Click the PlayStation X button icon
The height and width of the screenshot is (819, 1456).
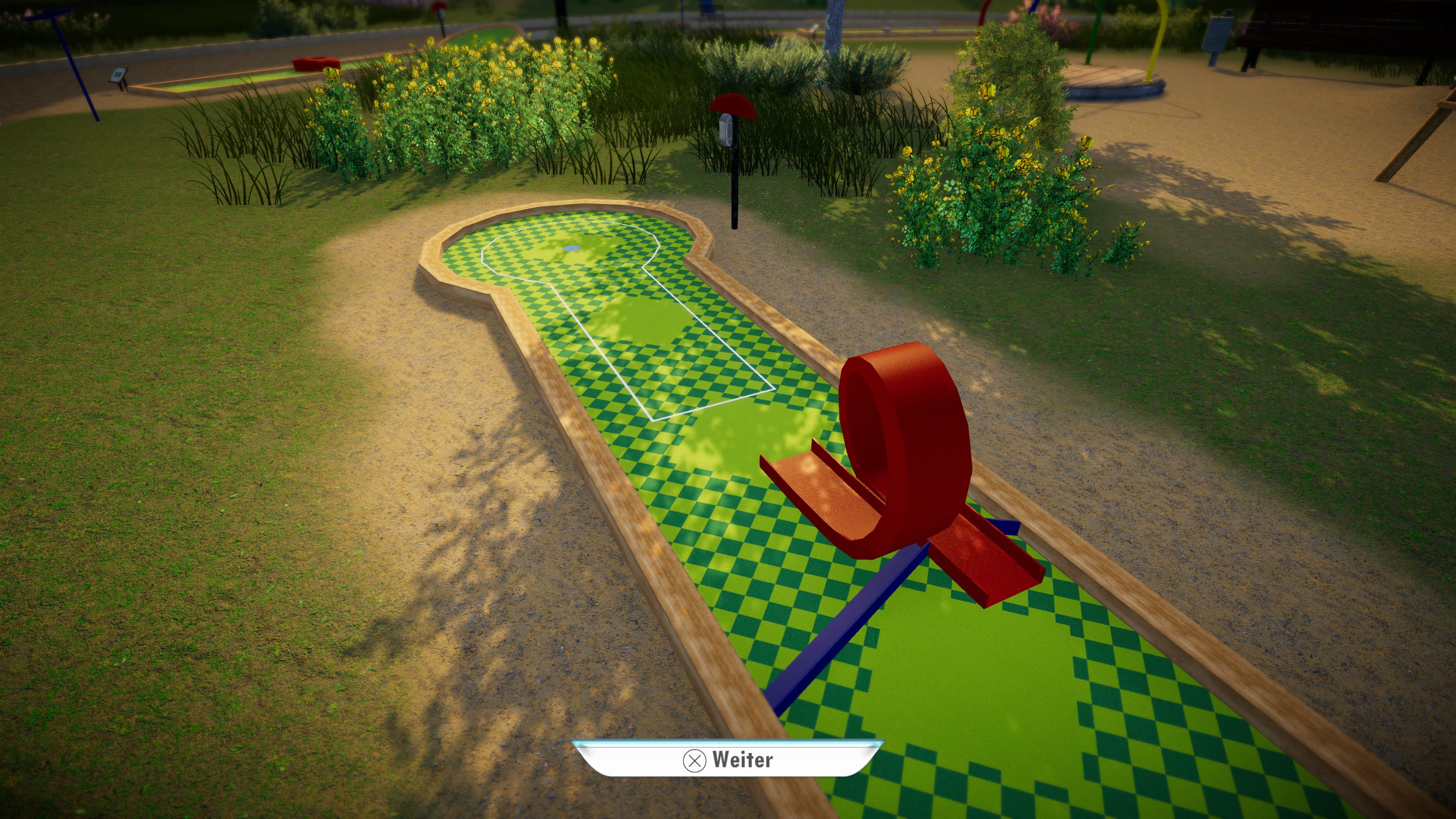[694, 760]
